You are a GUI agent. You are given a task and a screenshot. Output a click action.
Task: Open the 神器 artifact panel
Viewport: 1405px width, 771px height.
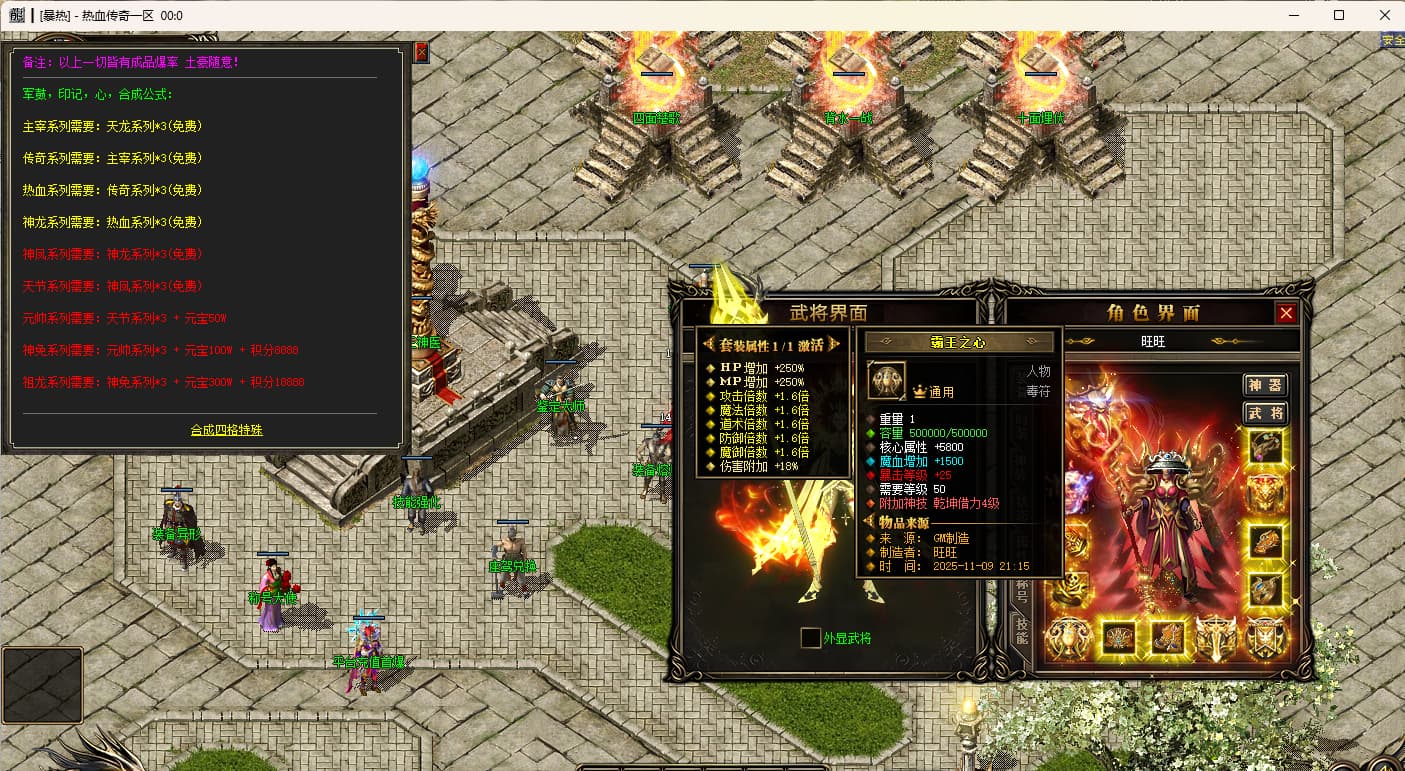(x=1264, y=385)
